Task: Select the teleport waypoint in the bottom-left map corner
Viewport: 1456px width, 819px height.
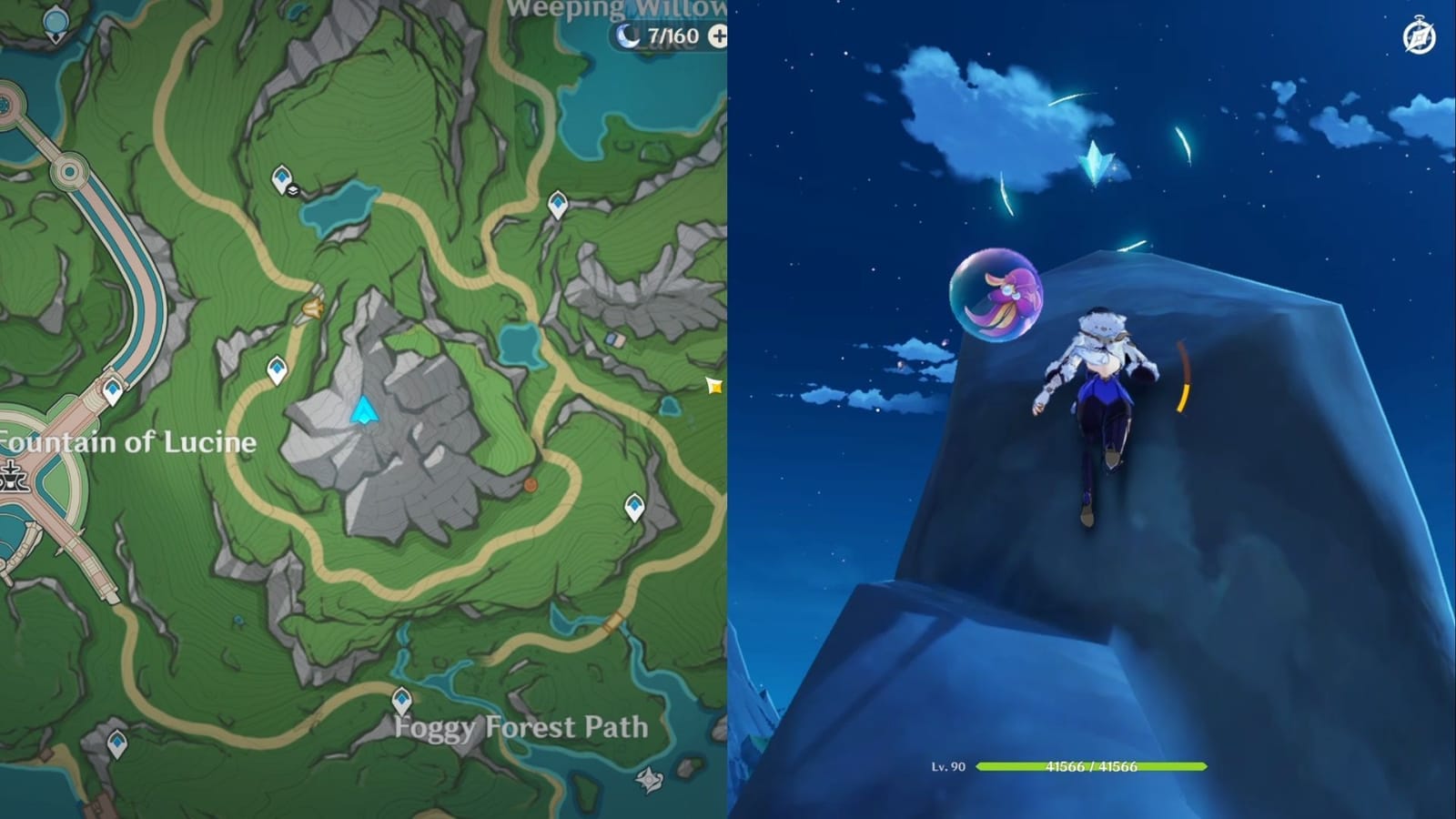Action: (x=116, y=742)
